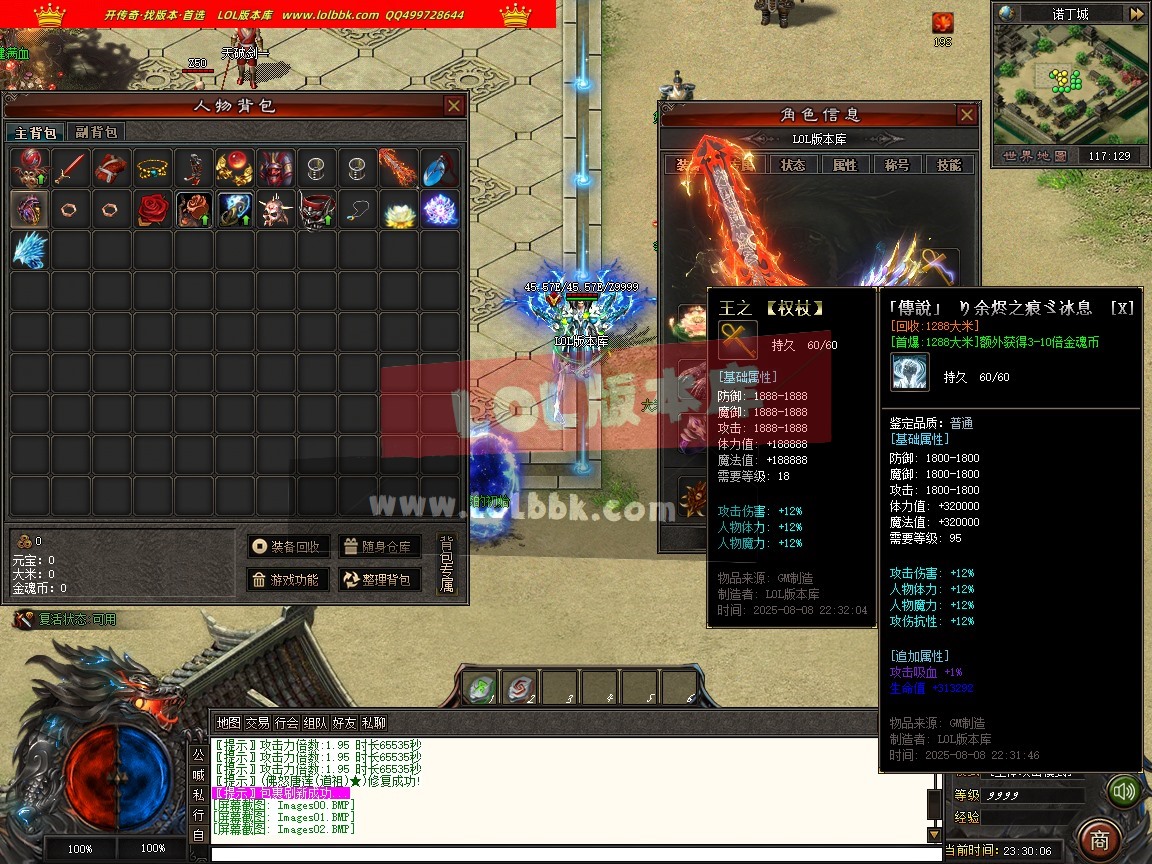Image resolution: width=1152 pixels, height=864 pixels.
Task: Use the green rune in hotbar slot 1
Action: click(480, 687)
